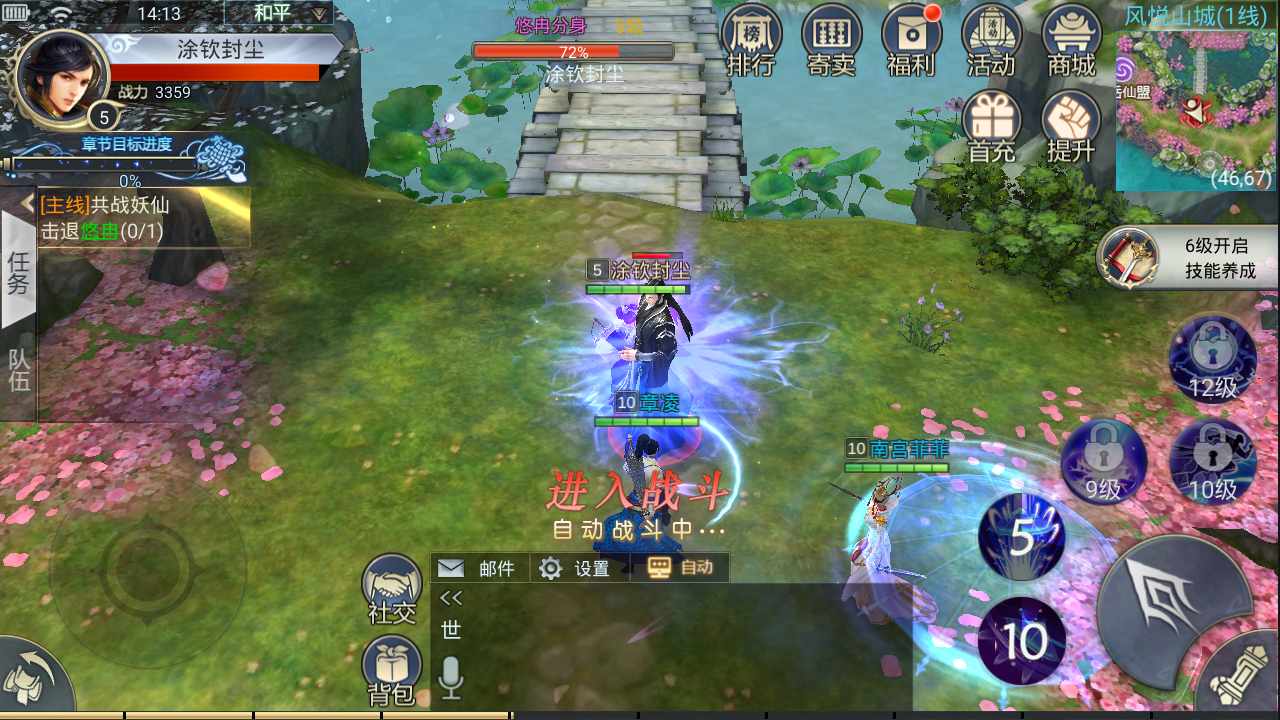The height and width of the screenshot is (720, 1280).
Task: Select the 共战妖仙 main quest tracker
Action: (140, 218)
